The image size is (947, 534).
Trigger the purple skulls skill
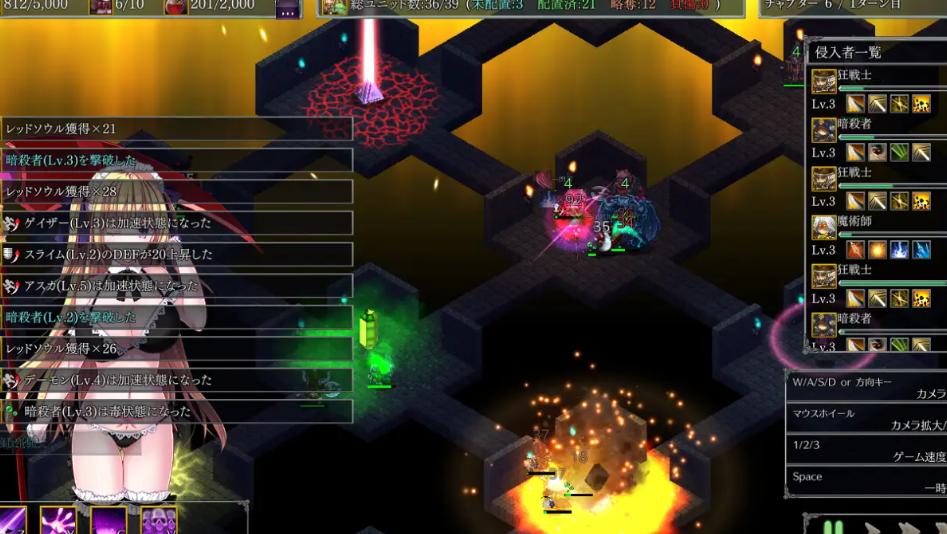(x=158, y=521)
